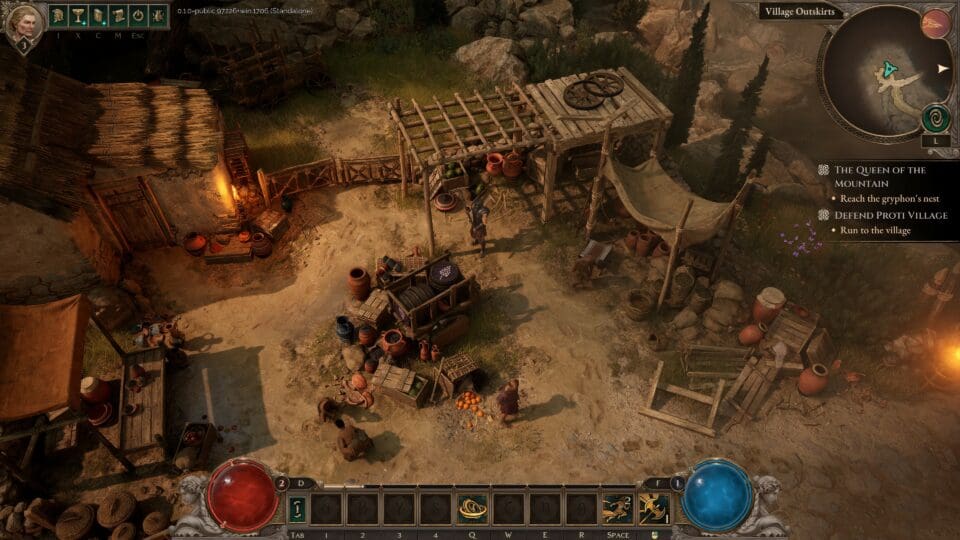Click the red feather button beside minimap
The width and height of the screenshot is (960, 540).
936,24
